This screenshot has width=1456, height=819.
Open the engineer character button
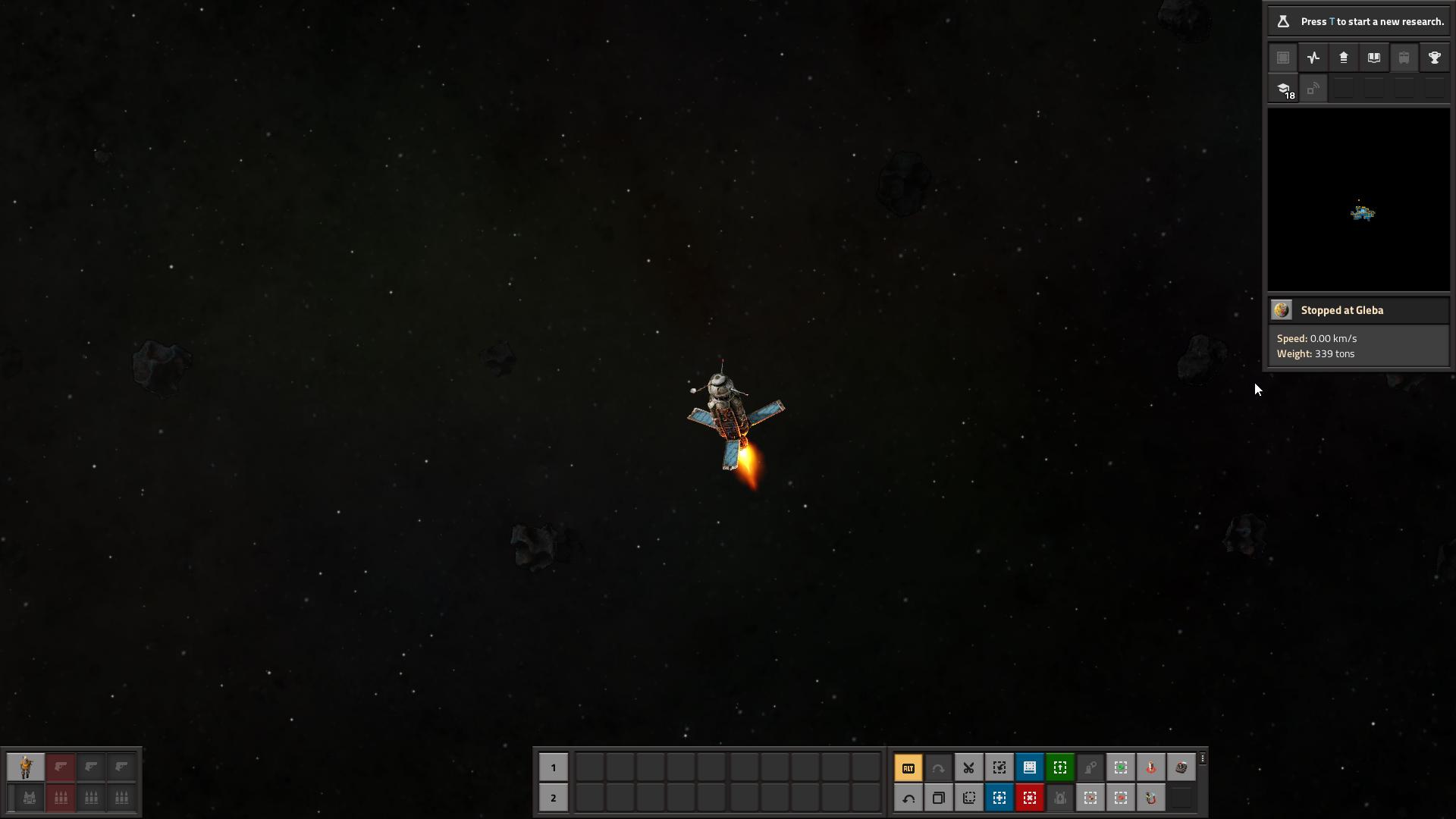pos(26,767)
